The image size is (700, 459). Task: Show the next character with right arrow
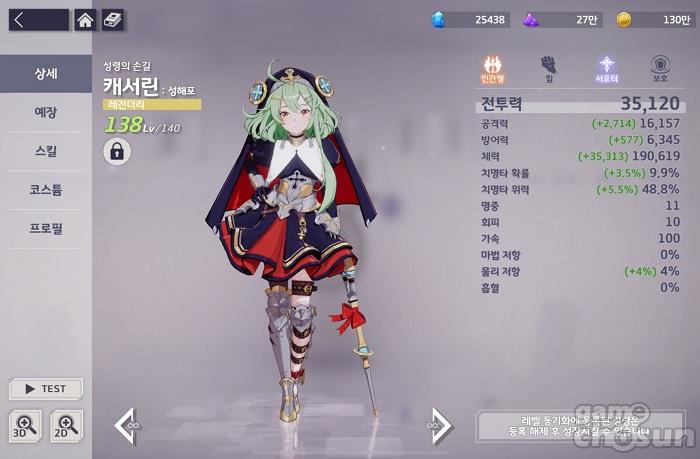pos(440,426)
